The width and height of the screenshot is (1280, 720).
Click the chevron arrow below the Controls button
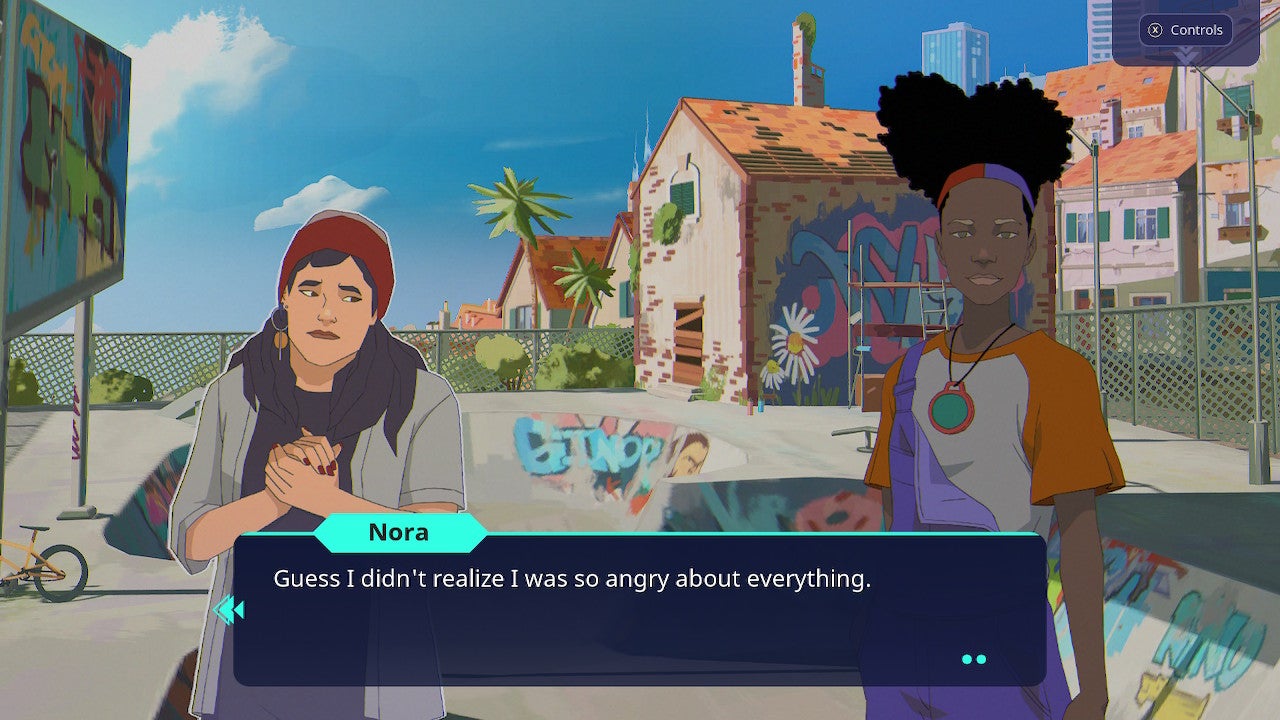(1188, 53)
